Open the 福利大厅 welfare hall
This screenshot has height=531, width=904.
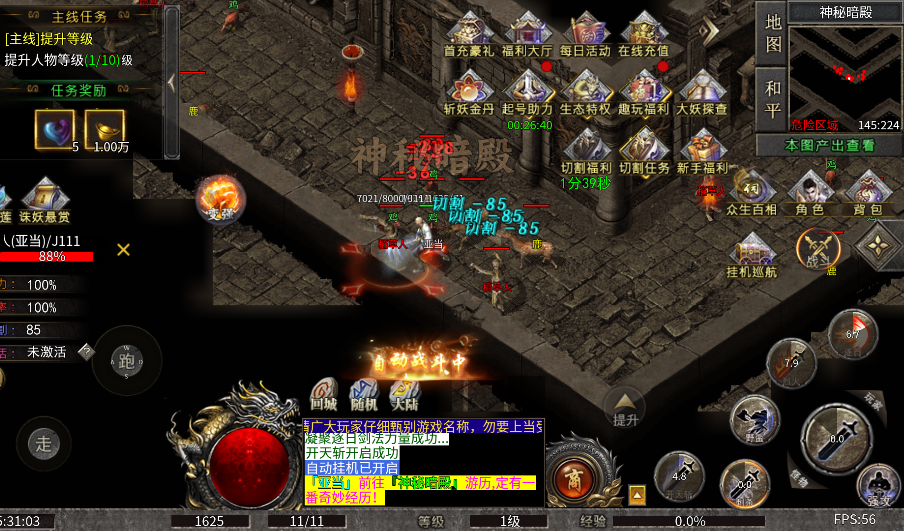(x=527, y=34)
